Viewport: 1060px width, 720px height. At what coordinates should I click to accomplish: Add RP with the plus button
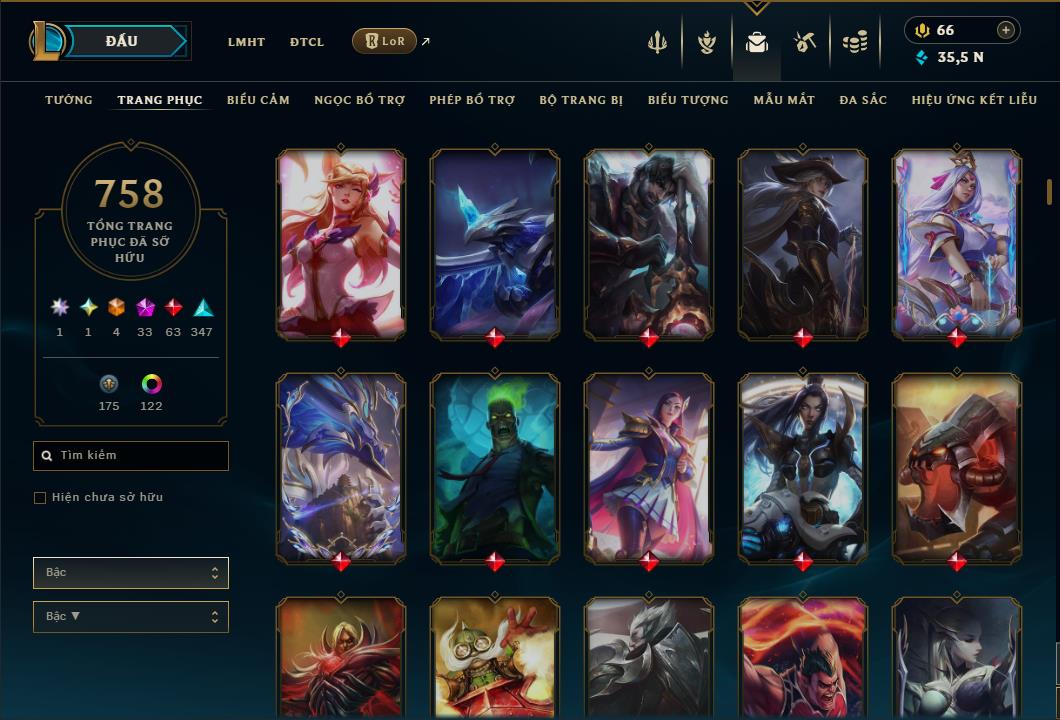(1006, 30)
